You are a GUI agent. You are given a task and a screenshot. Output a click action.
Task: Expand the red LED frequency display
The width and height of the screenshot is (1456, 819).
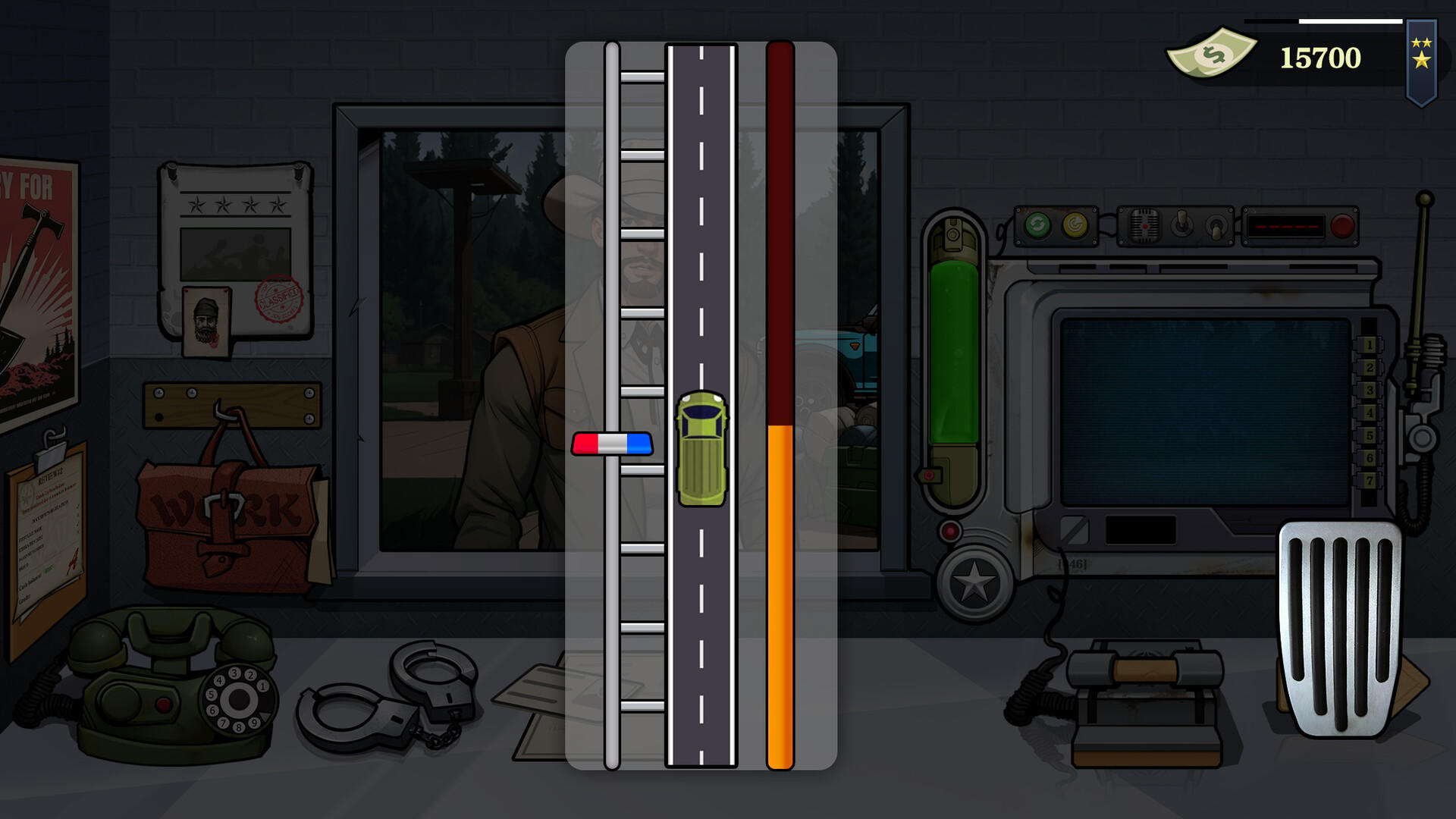(1286, 225)
